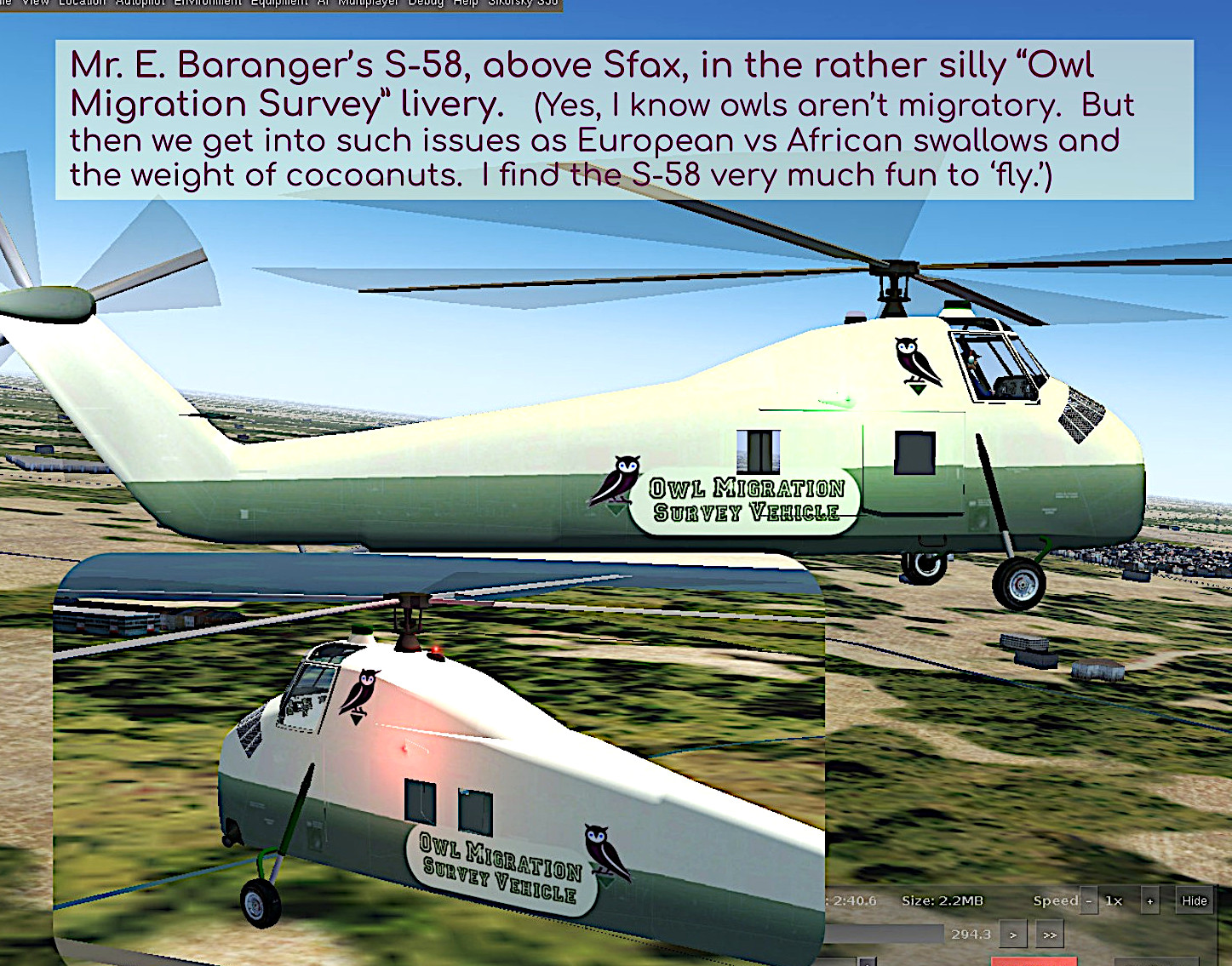Screen dimensions: 1232x966
Task: Hide the playback control overlay
Action: point(1194,901)
